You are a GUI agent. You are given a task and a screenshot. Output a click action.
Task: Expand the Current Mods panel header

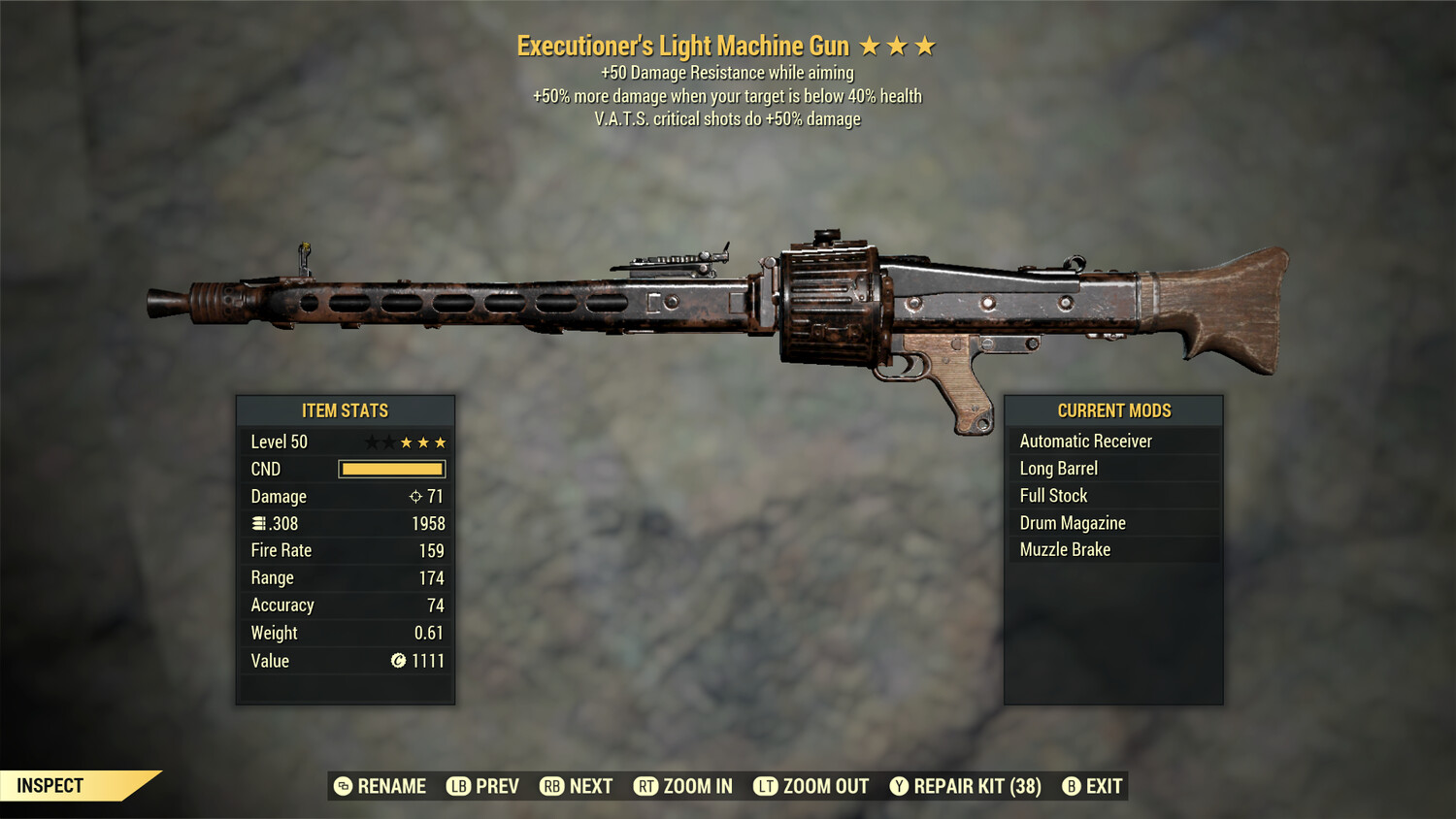tap(1113, 409)
